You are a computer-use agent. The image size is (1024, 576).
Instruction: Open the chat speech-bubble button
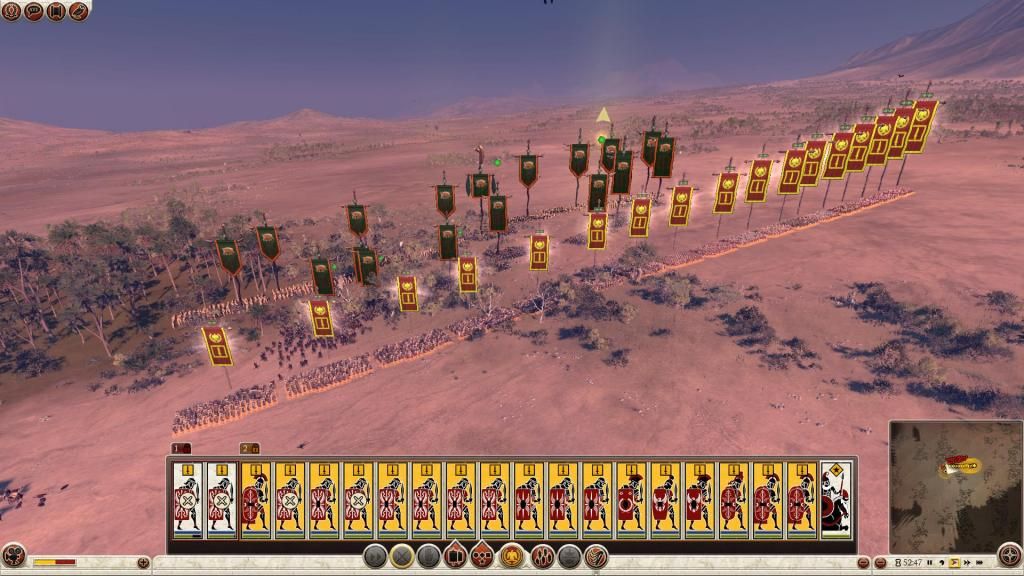[33, 11]
